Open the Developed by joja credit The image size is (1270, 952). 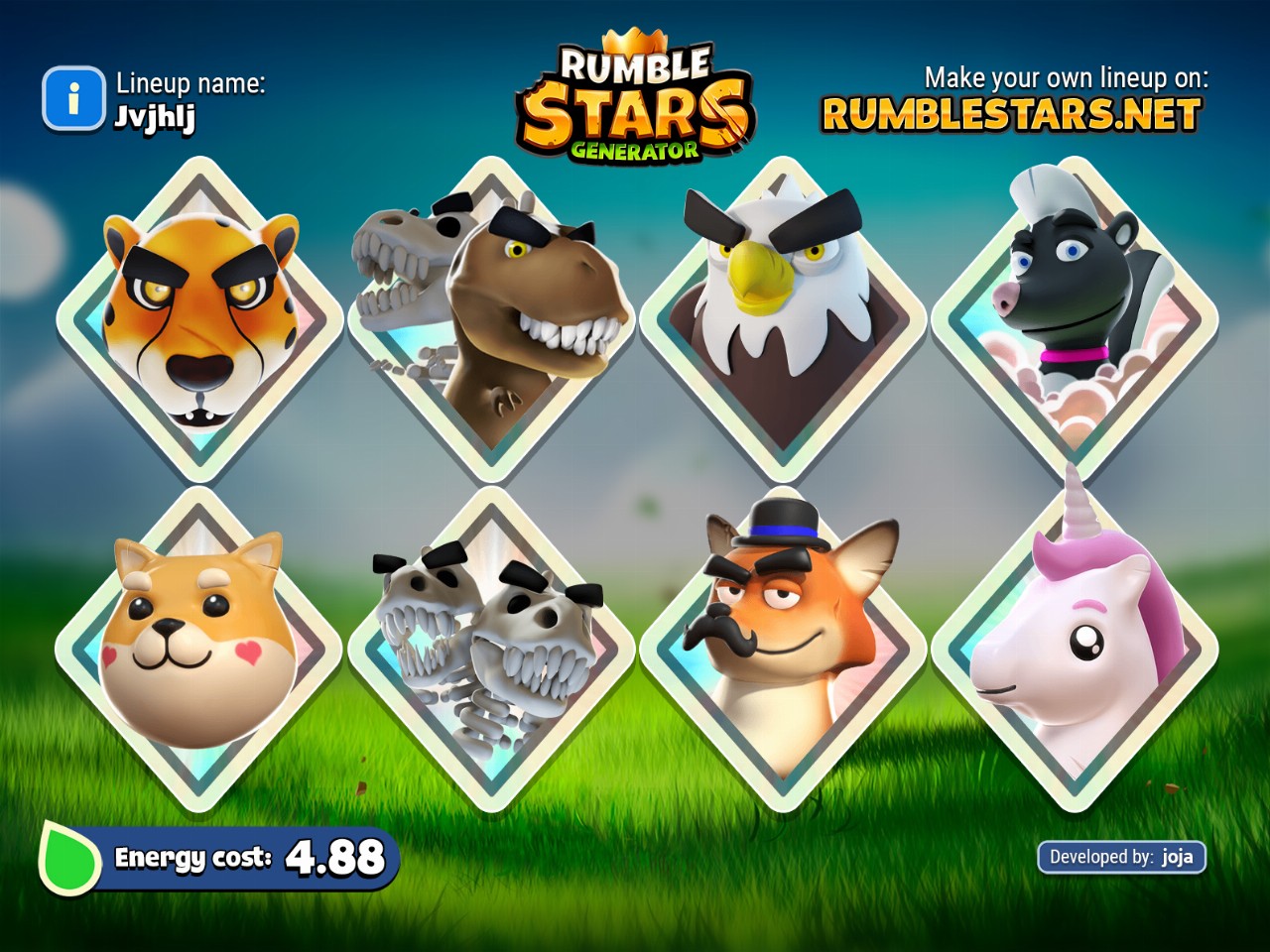[x=1121, y=857]
